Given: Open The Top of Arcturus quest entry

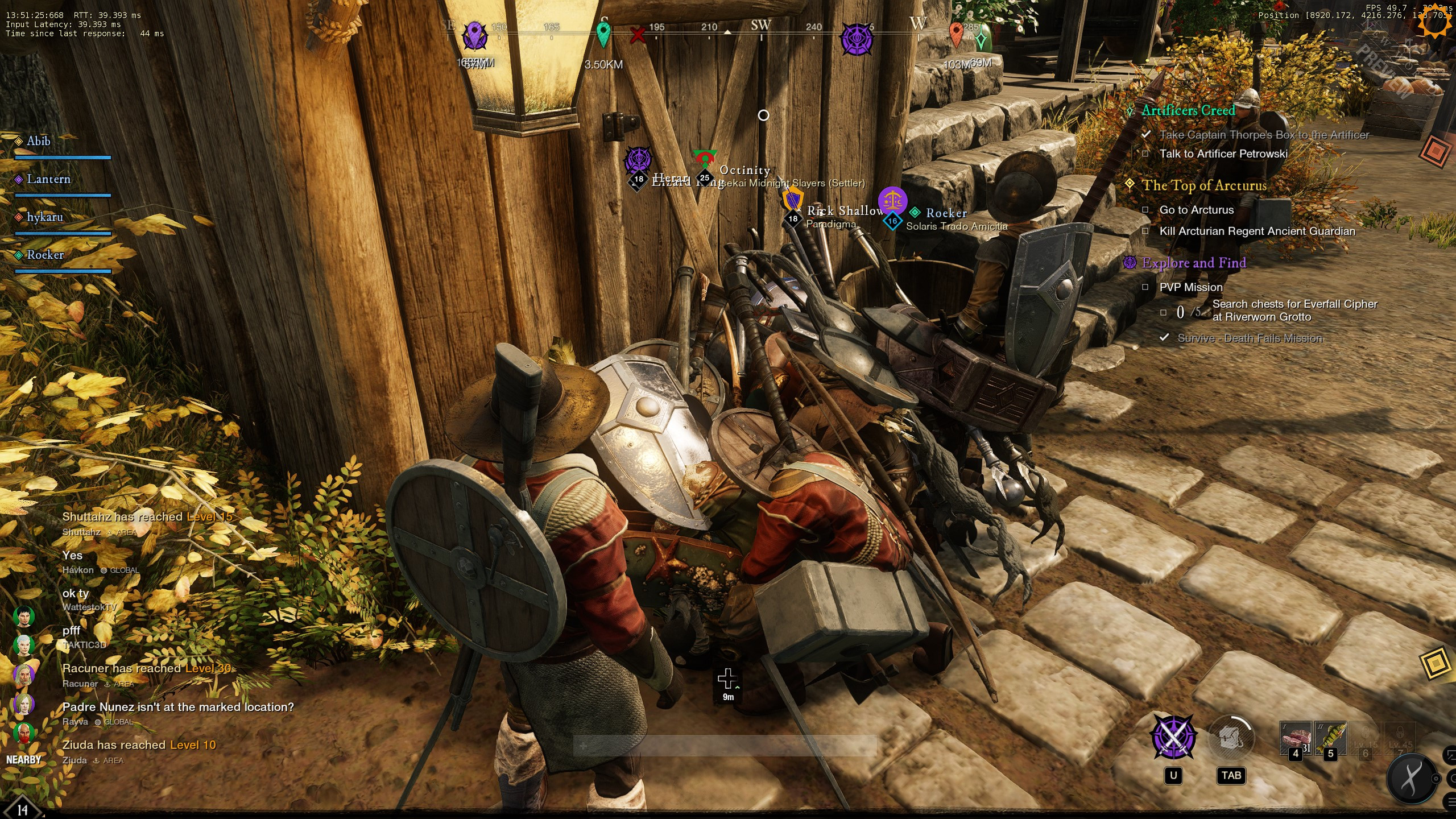Looking at the screenshot, I should tap(1204, 185).
